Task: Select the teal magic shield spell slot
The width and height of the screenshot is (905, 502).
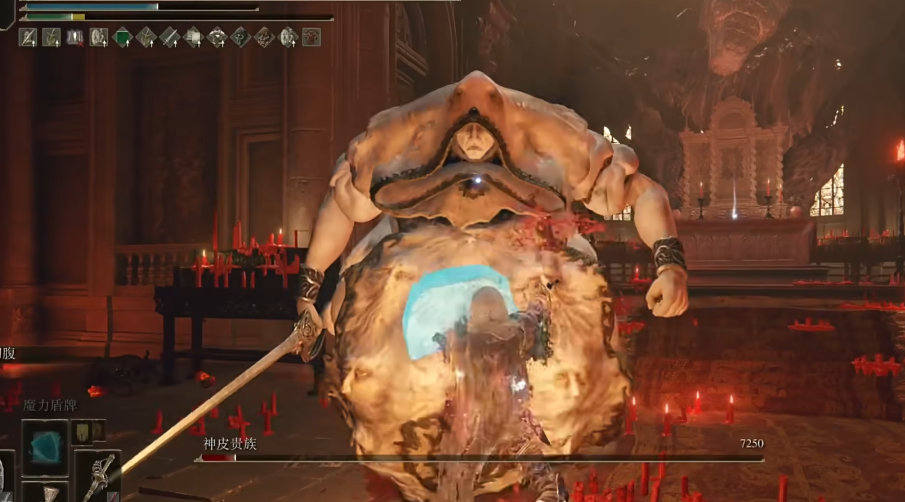Action: coord(45,445)
